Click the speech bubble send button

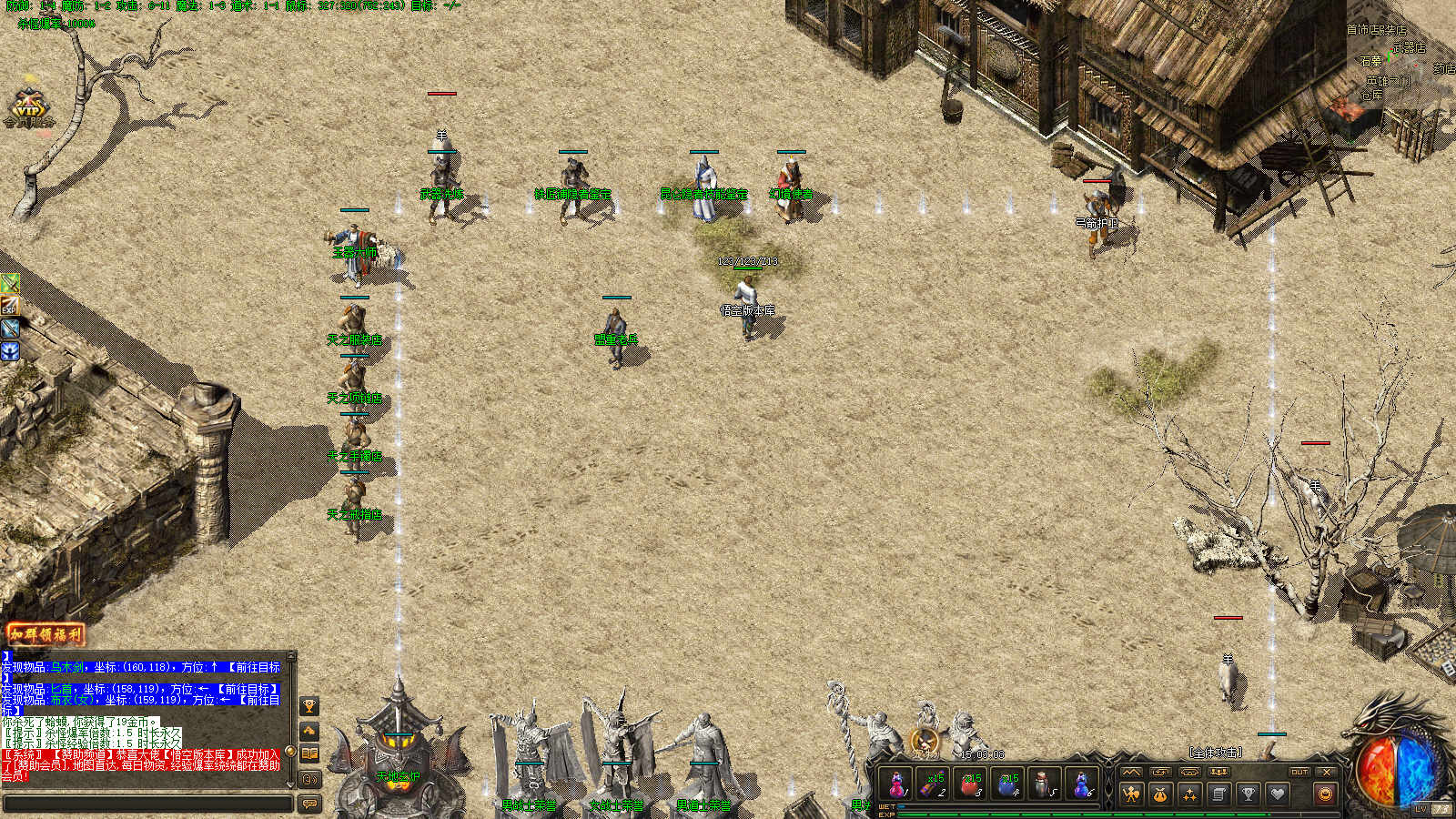[x=309, y=804]
